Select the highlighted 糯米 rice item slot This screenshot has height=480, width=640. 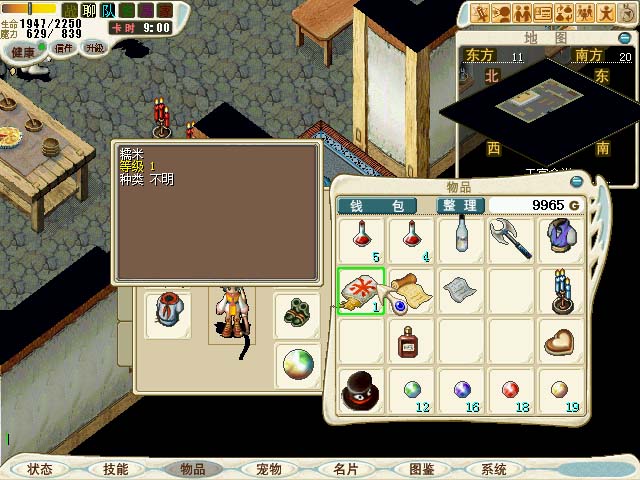358,290
